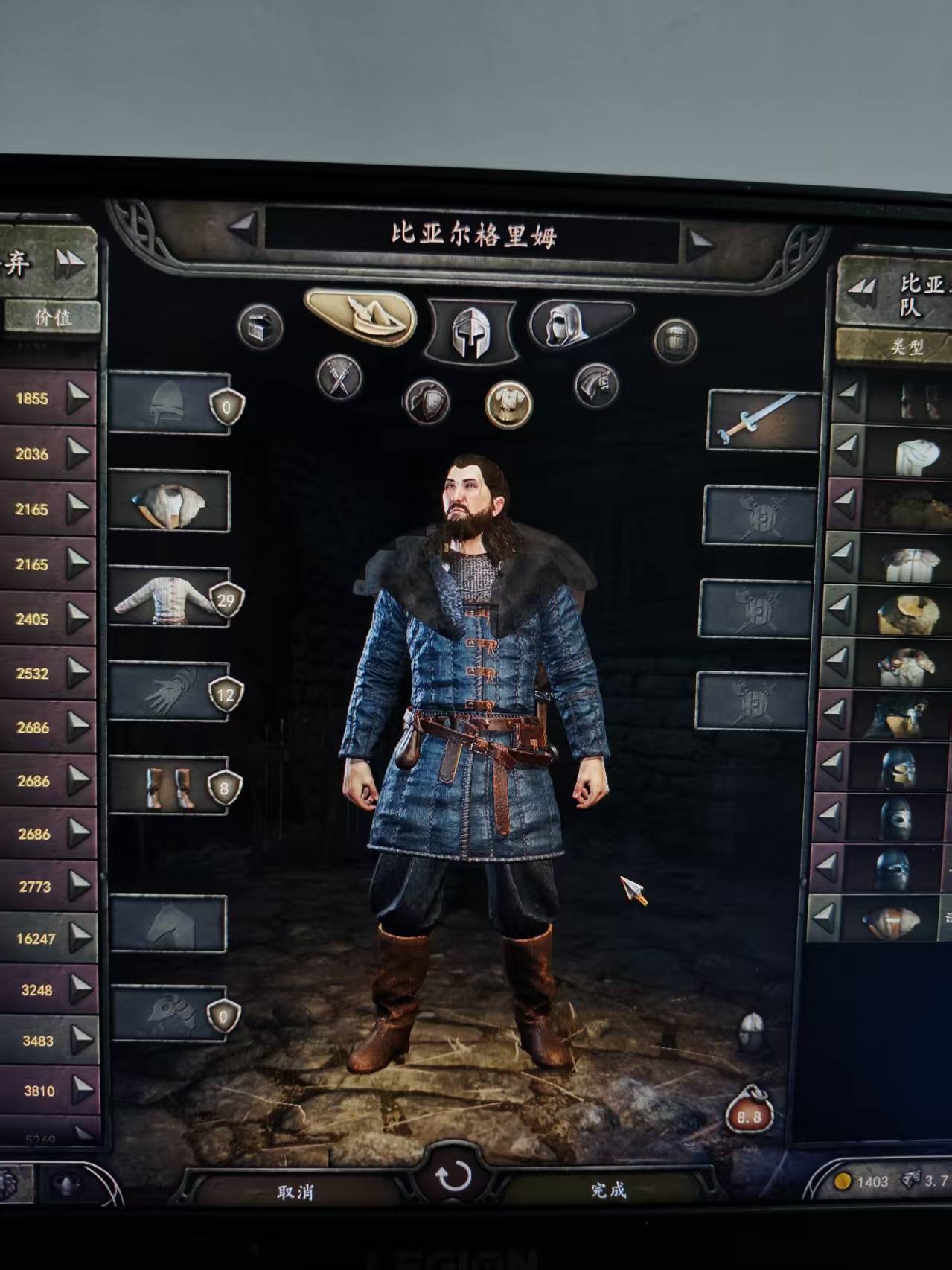Filter inventory by crossed swords weapons
952x1270 pixels.
click(x=339, y=377)
